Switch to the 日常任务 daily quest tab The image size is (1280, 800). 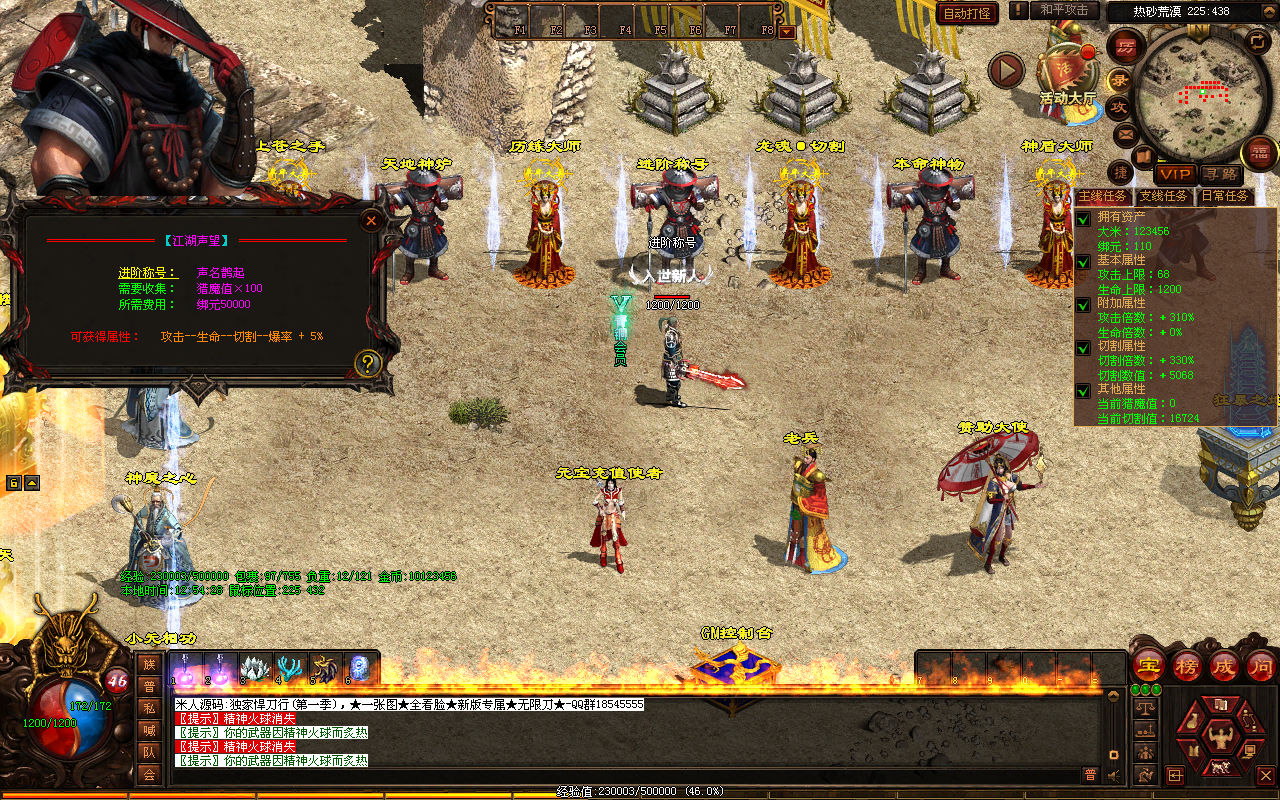[x=1225, y=196]
